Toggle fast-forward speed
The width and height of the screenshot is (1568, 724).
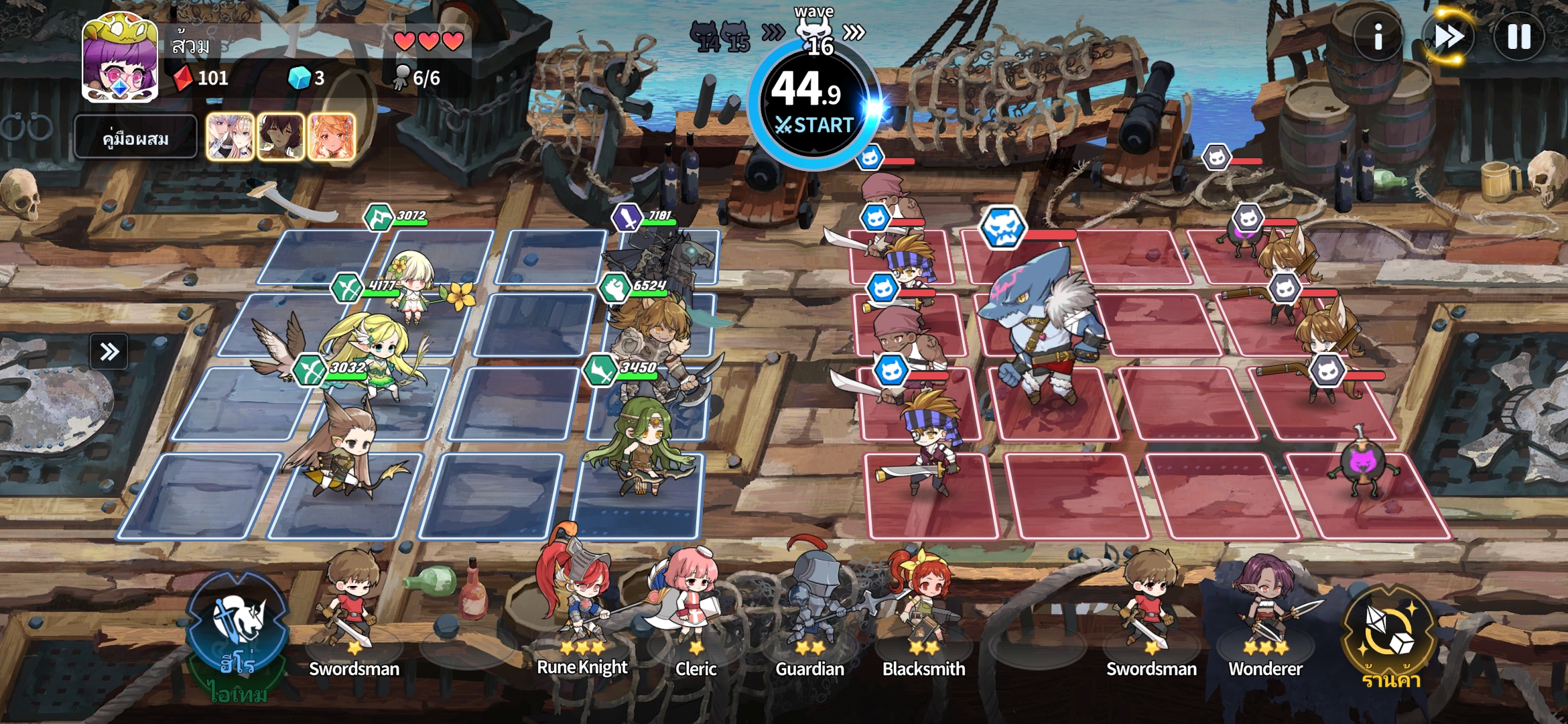[1448, 37]
